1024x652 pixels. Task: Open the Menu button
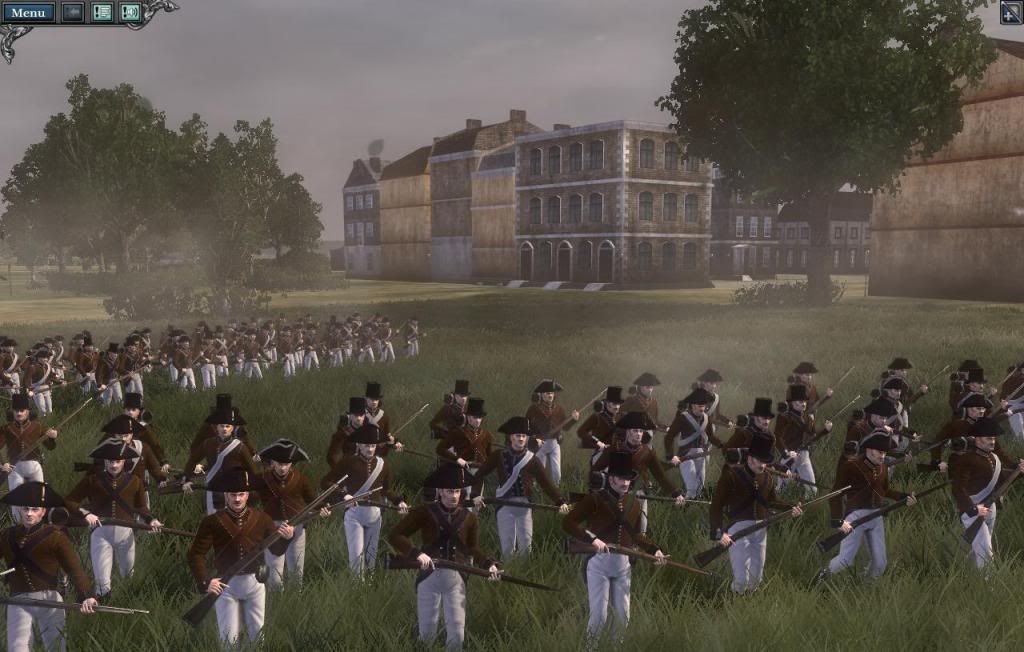pos(28,12)
